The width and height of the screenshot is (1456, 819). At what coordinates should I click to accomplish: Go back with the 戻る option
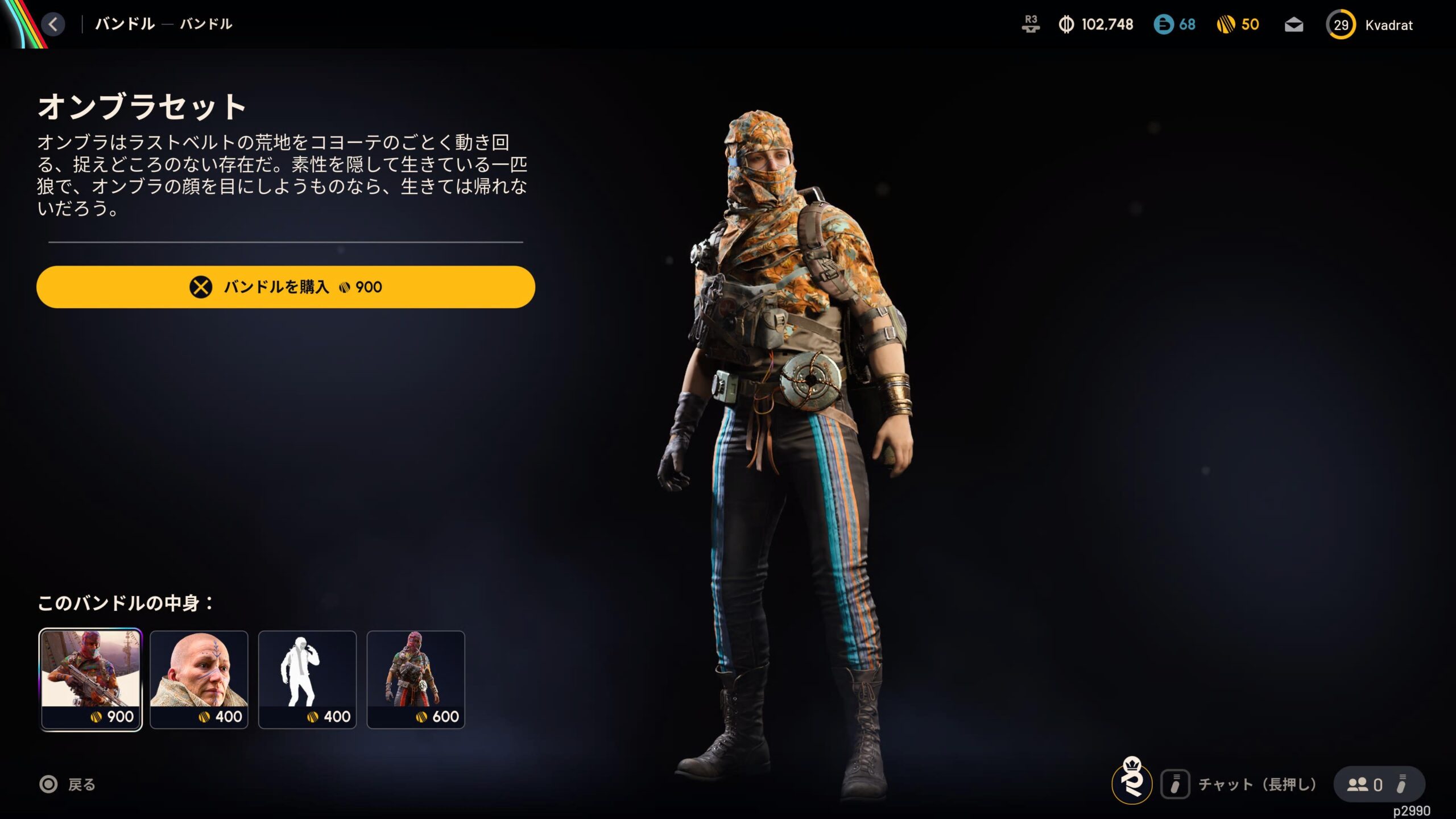tap(68, 785)
